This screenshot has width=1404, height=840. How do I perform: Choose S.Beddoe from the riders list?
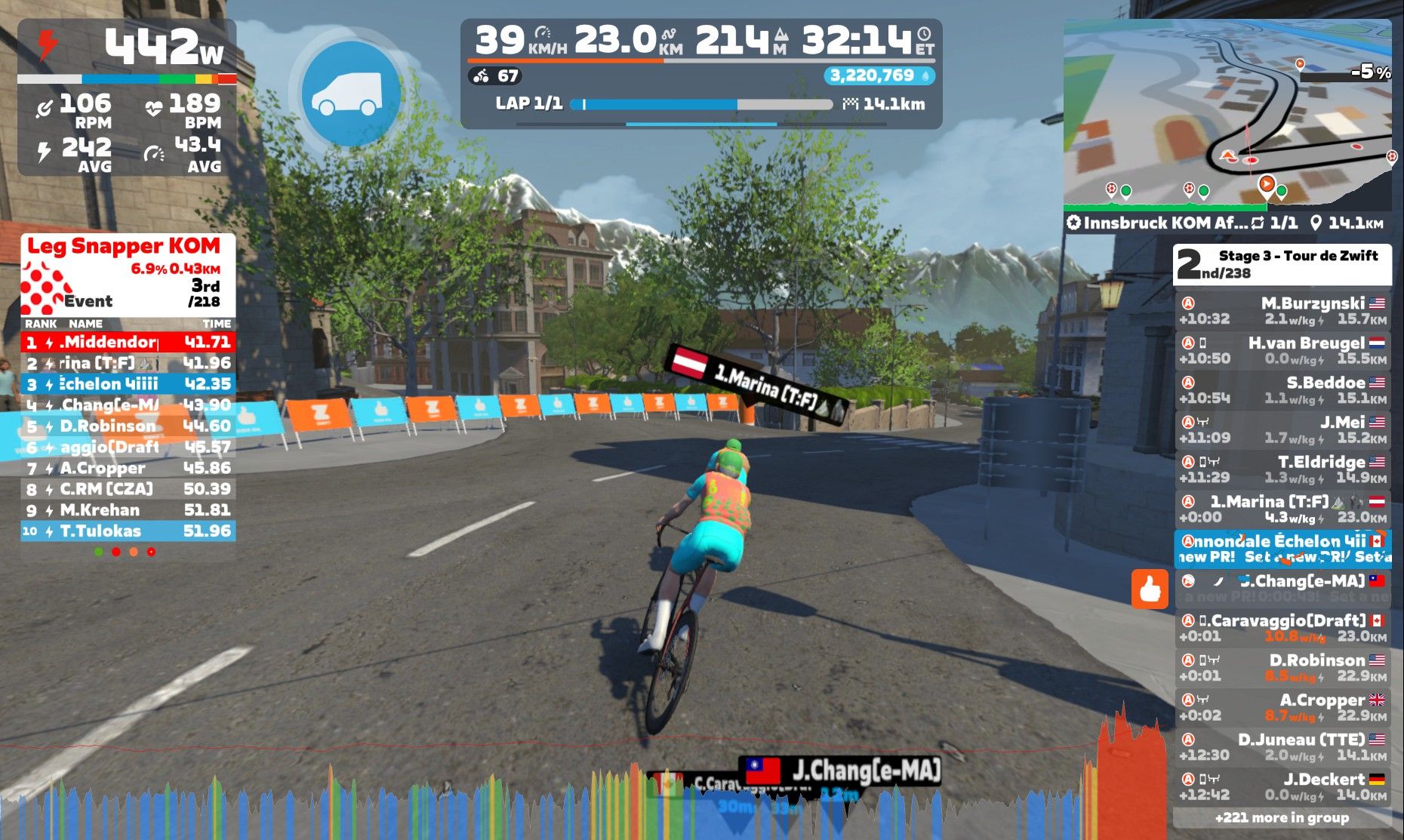click(x=1282, y=390)
